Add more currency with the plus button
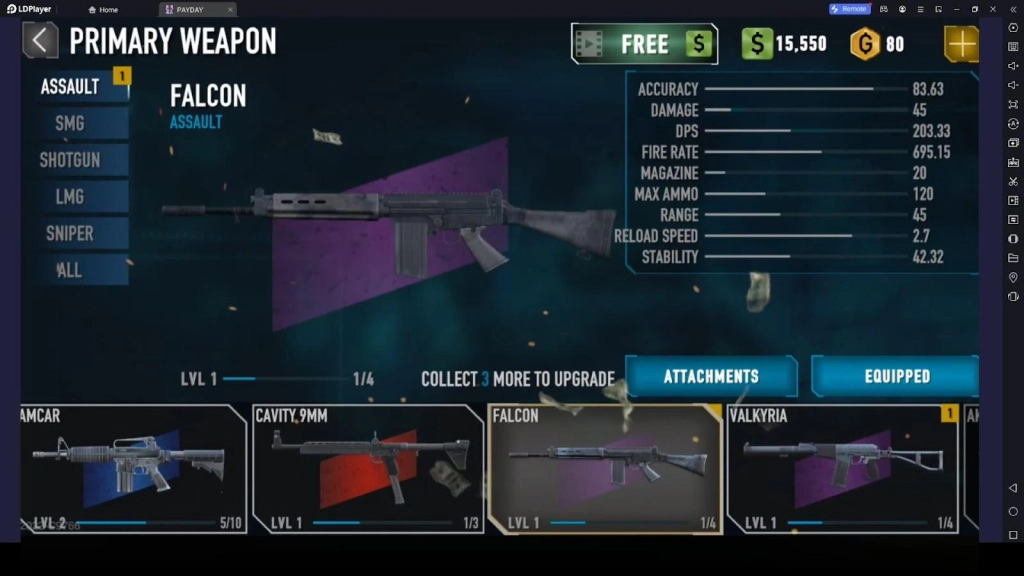 pos(961,44)
